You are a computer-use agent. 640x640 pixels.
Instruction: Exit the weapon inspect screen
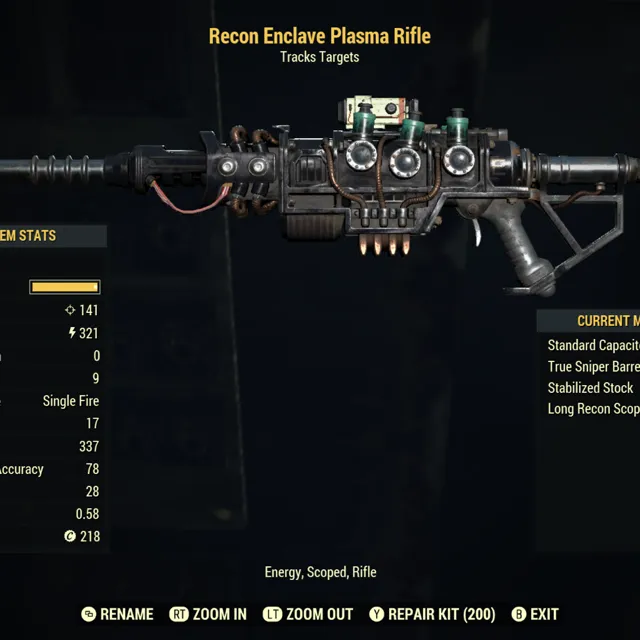pyautogui.click(x=535, y=614)
